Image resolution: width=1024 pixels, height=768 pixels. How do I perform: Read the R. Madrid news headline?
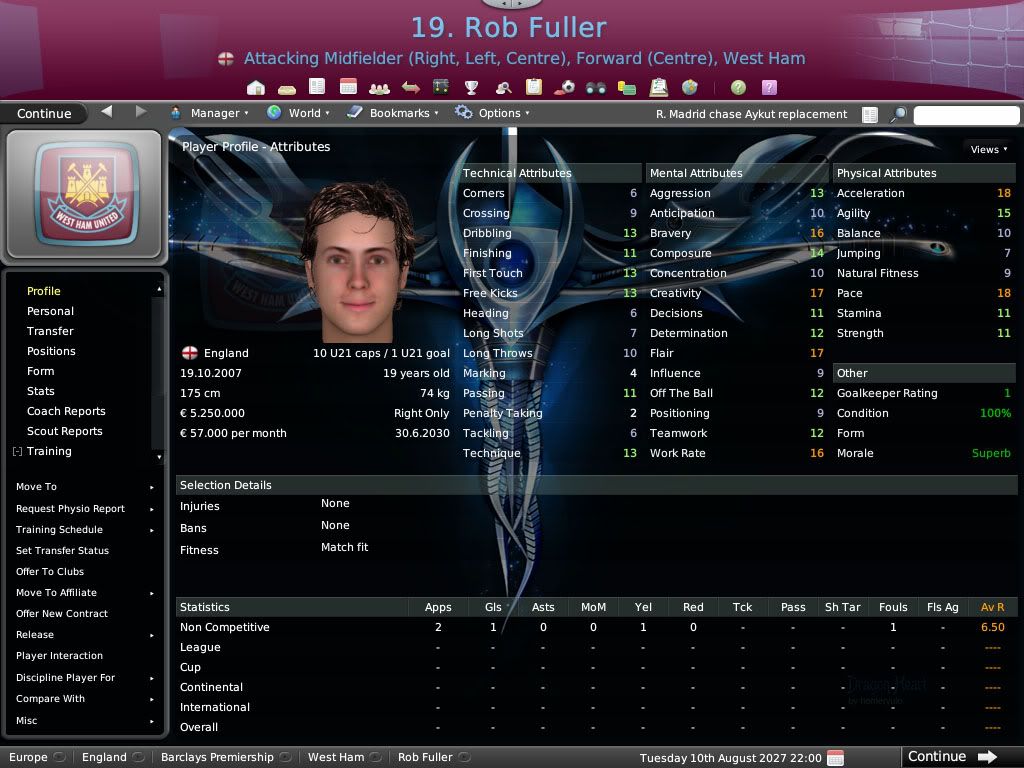point(751,114)
